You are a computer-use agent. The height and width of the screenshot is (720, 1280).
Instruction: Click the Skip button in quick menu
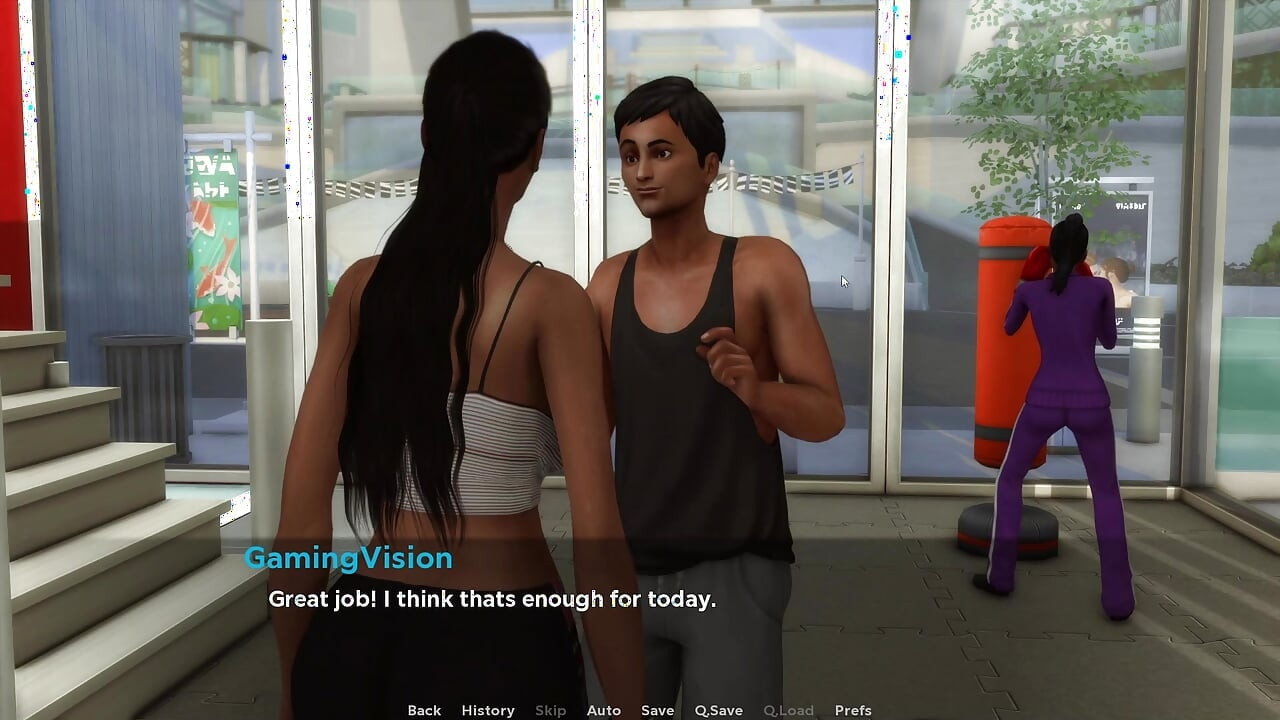click(x=550, y=710)
